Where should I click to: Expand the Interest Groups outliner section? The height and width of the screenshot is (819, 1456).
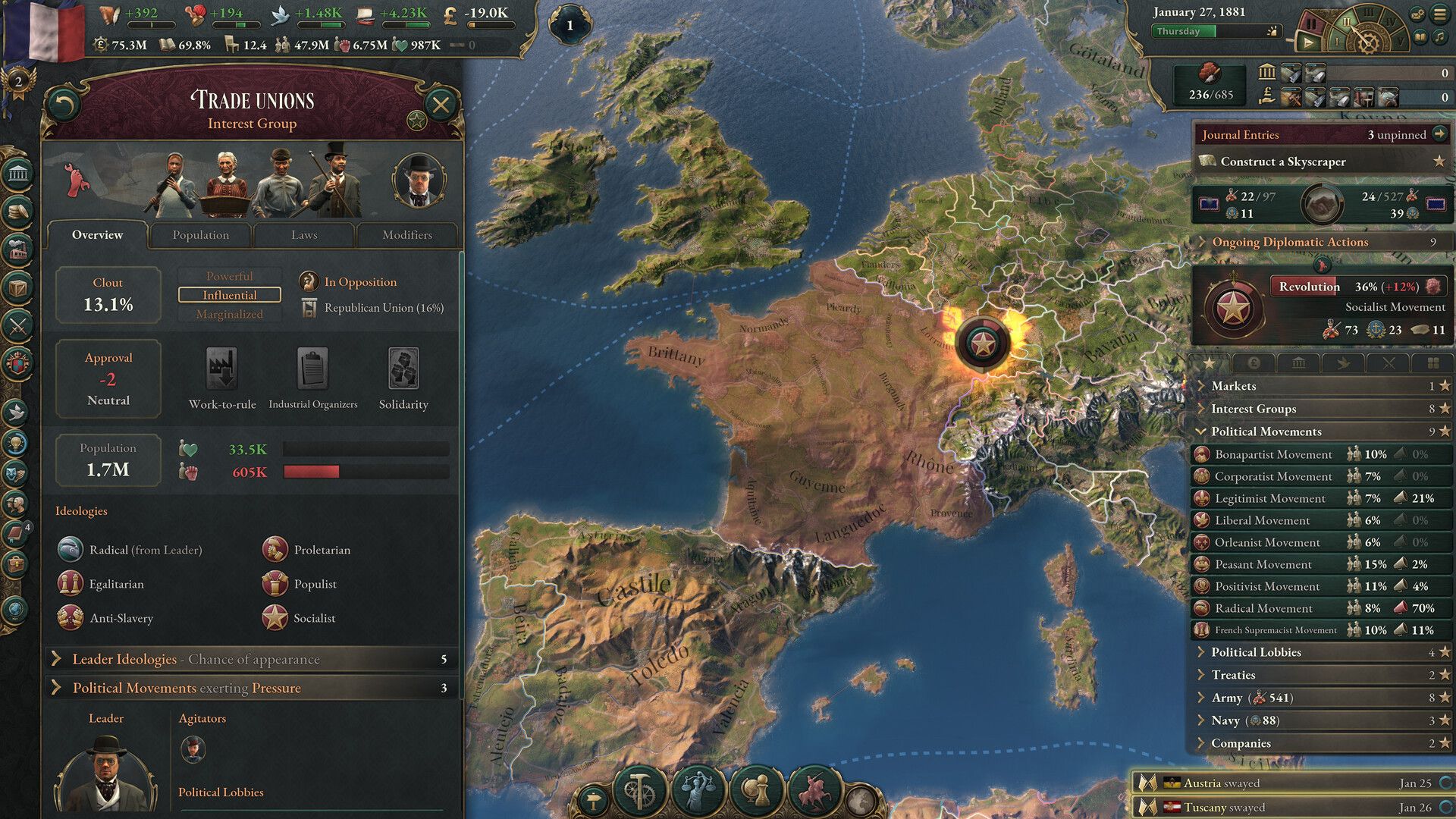pyautogui.click(x=1254, y=409)
